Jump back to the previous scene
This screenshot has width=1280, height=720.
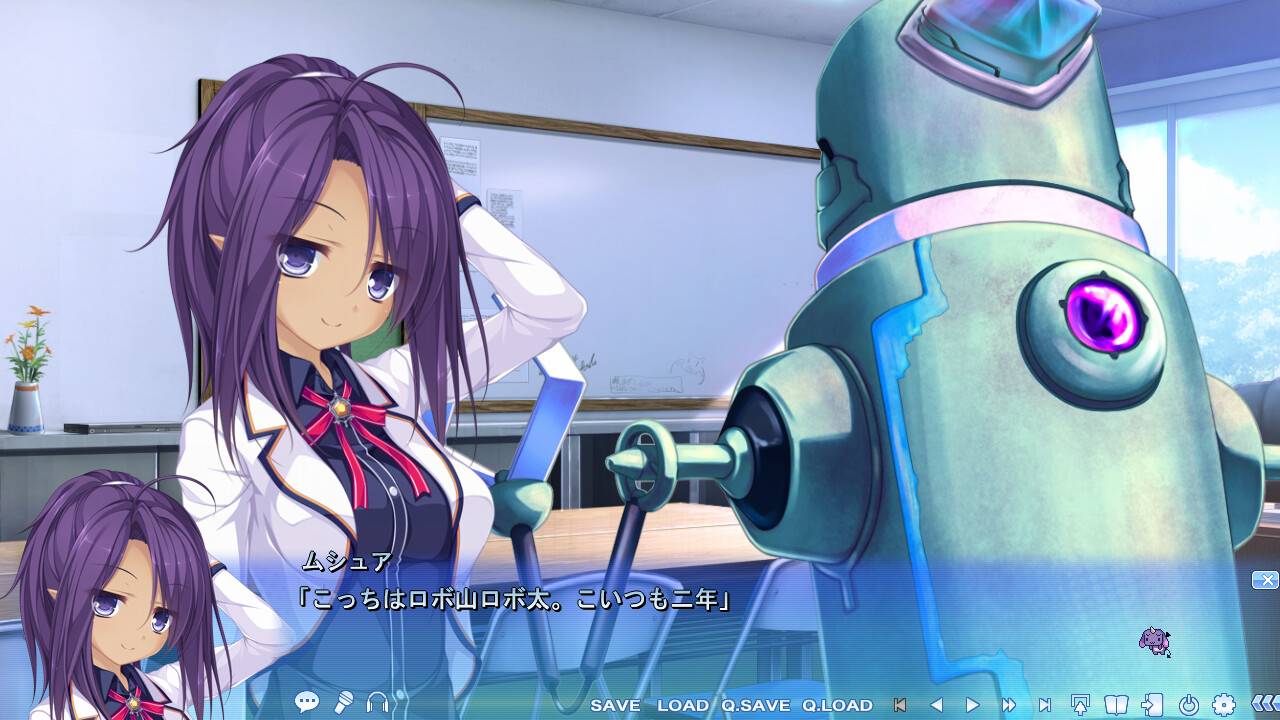tap(900, 705)
